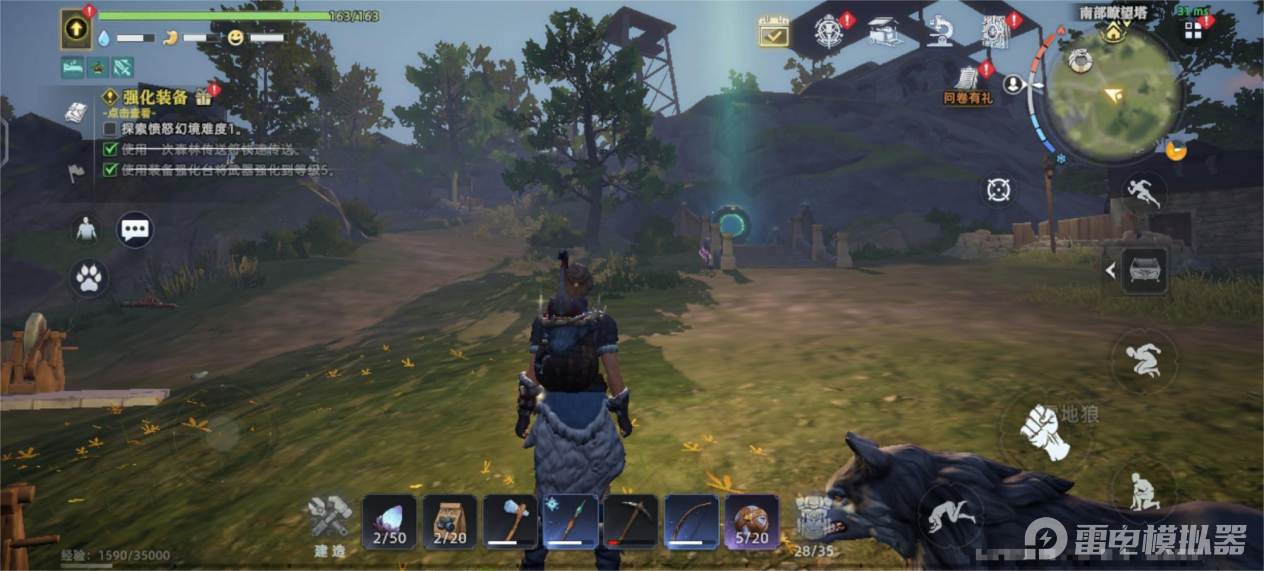The width and height of the screenshot is (1264, 571).
Task: Claim the quest gift box reward
Action: [x=203, y=97]
